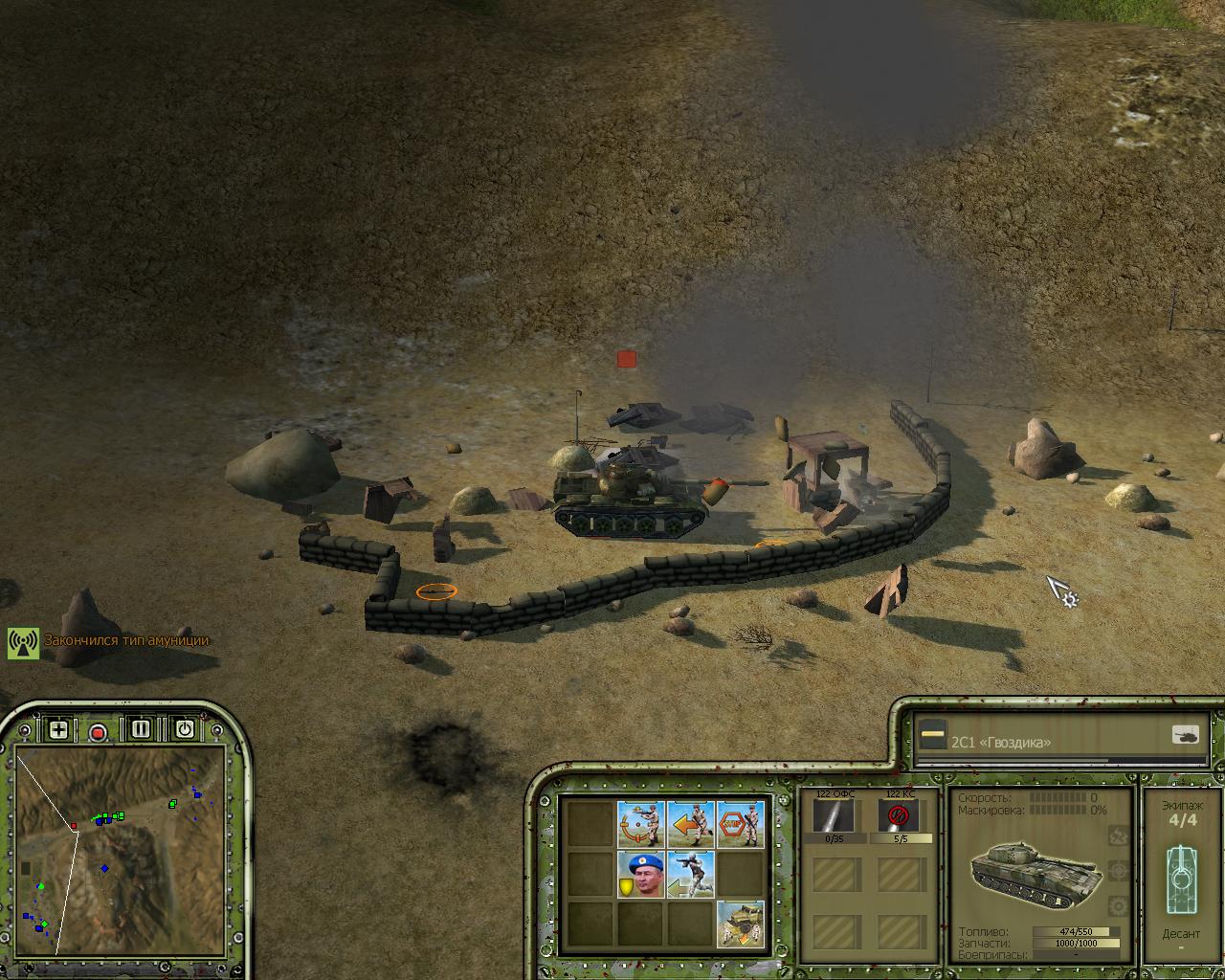The height and width of the screenshot is (980, 1225).
Task: Click the red record button above minimap
Action: pyautogui.click(x=98, y=732)
